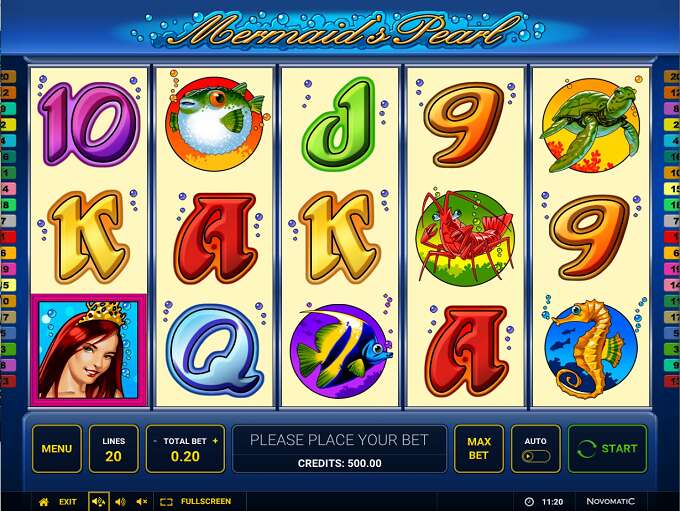
Task: Click the LINES 20 selector
Action: pos(114,449)
